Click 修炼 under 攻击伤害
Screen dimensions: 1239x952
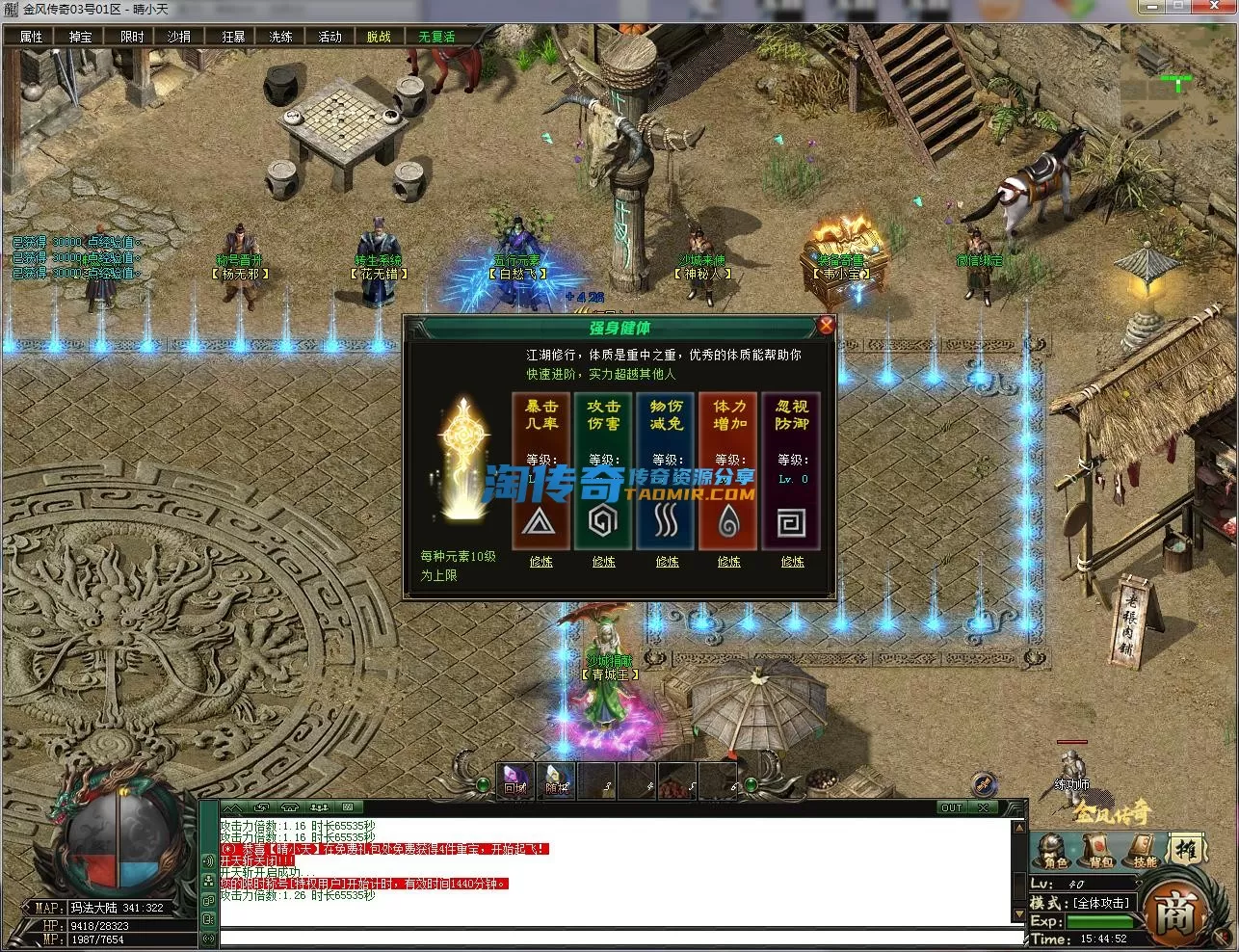[x=604, y=561]
